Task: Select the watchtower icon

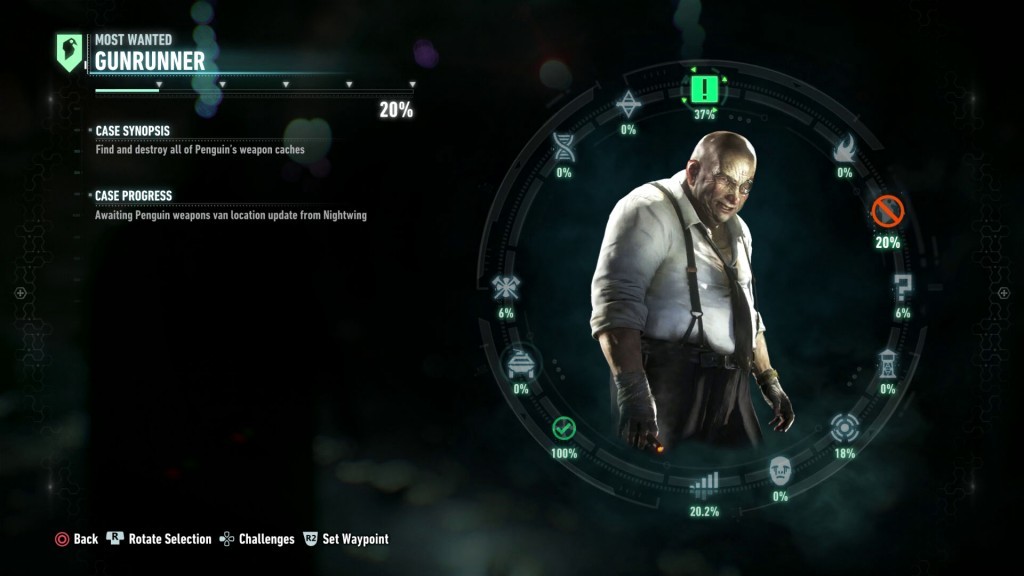Action: [887, 364]
